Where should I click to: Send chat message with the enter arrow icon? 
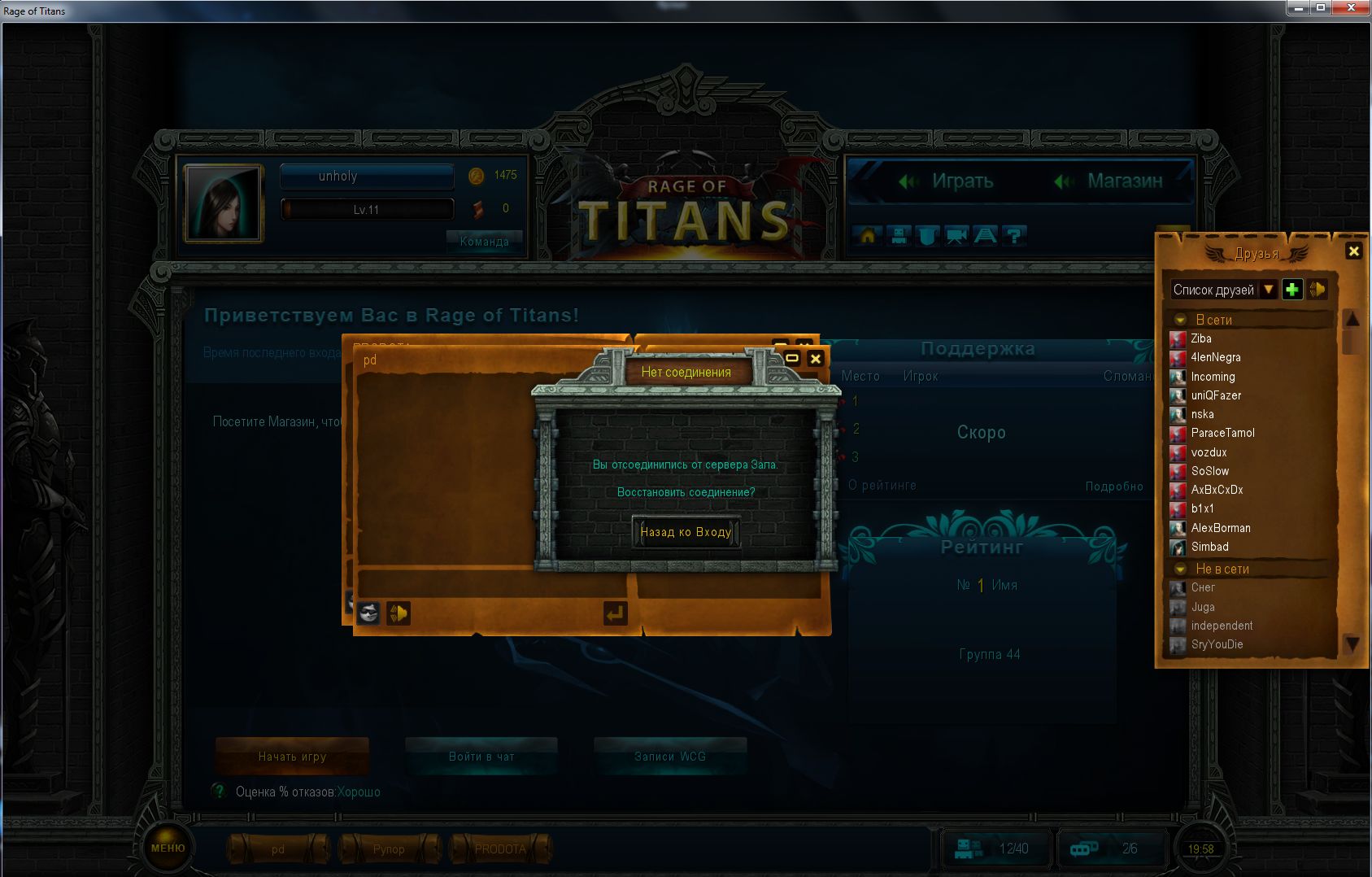[x=616, y=613]
